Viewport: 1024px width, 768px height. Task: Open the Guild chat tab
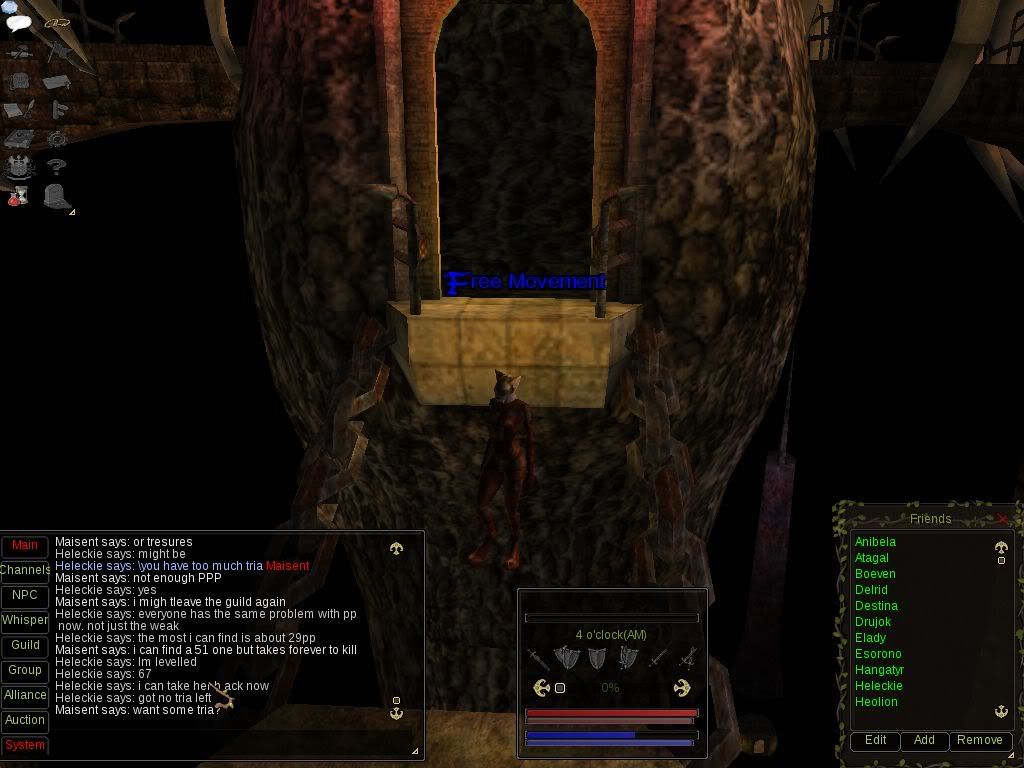[x=25, y=646]
